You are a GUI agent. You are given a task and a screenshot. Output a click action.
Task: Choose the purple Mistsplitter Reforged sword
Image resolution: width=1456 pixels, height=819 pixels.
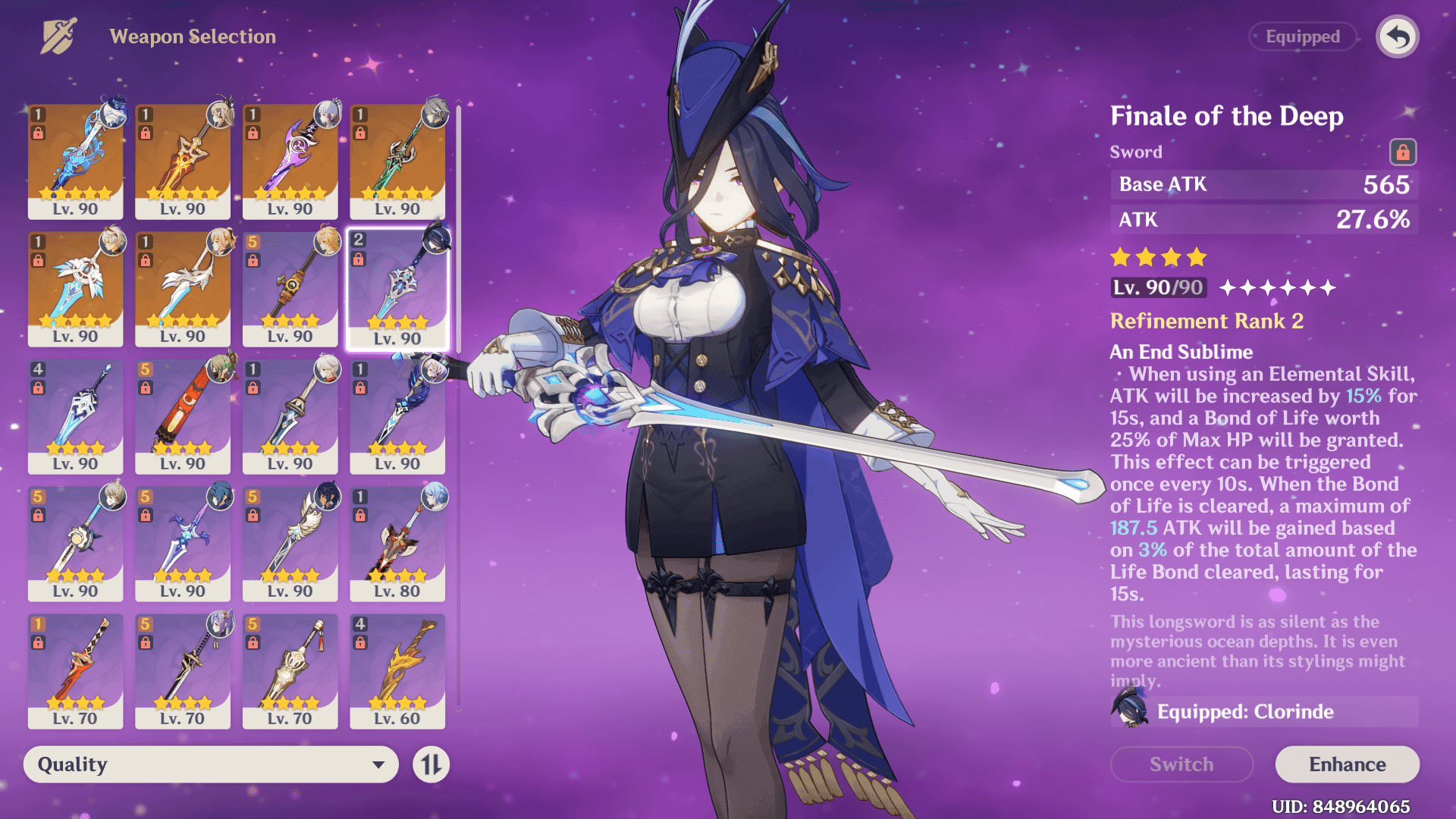click(x=290, y=161)
